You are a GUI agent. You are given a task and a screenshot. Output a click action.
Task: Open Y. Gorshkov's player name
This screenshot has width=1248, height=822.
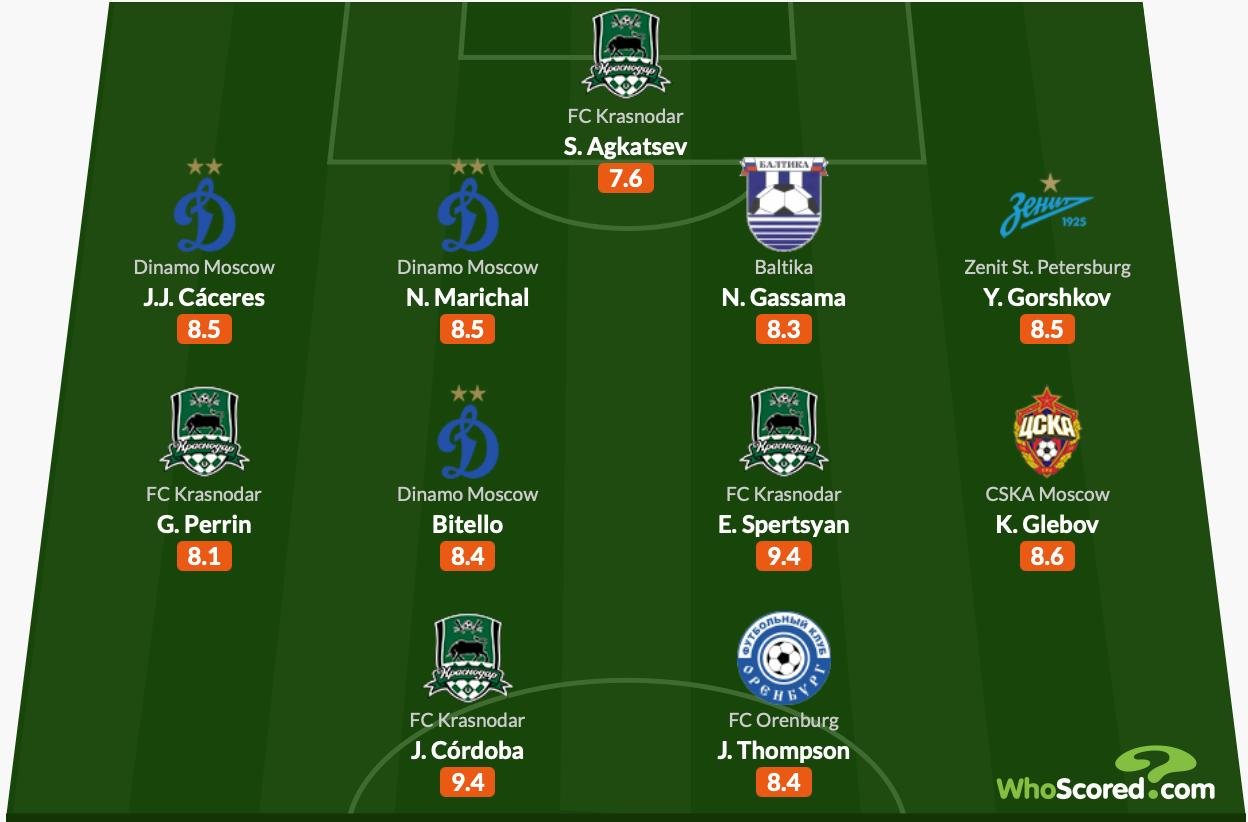coord(1047,297)
